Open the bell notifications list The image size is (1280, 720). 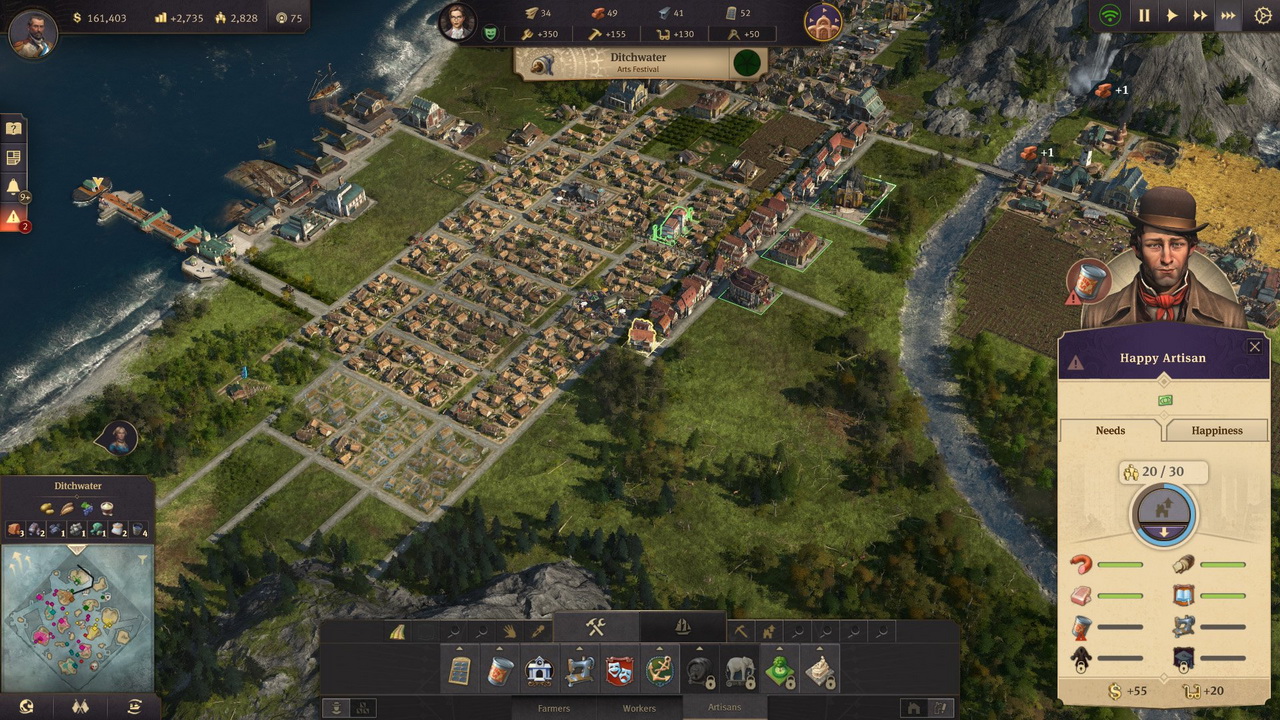(14, 187)
